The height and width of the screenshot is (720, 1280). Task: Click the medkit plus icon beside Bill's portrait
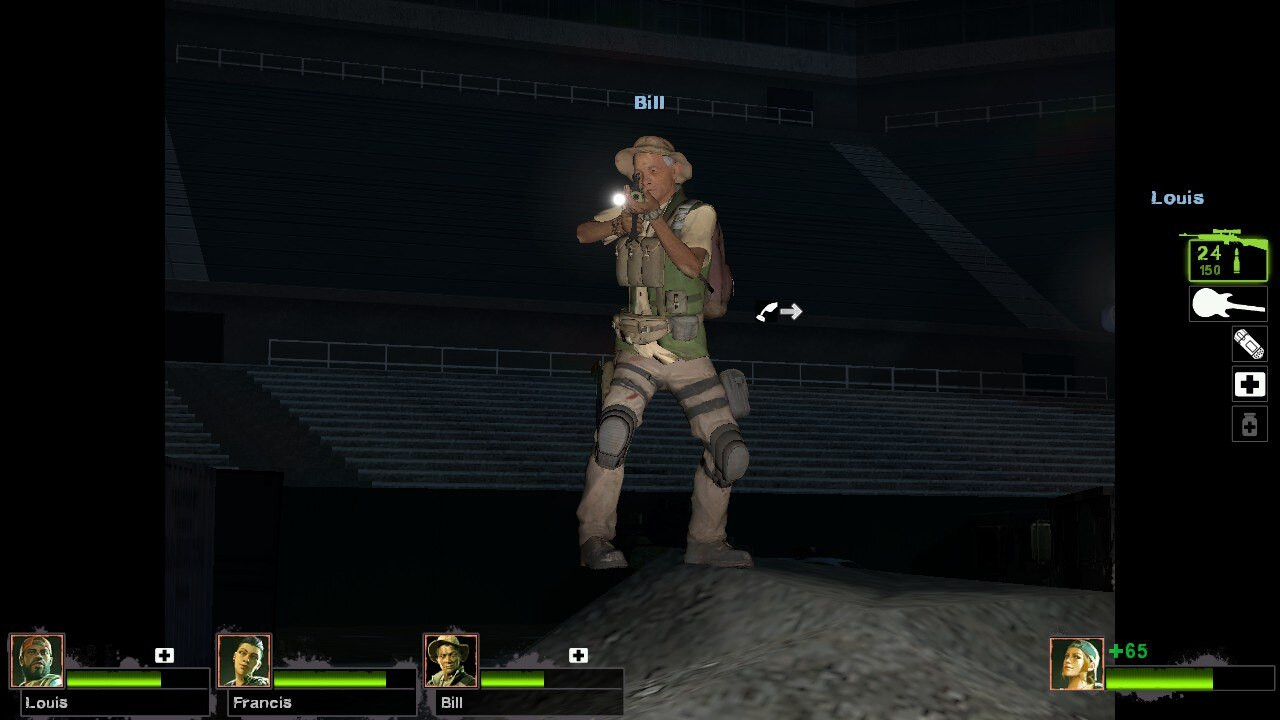577,655
